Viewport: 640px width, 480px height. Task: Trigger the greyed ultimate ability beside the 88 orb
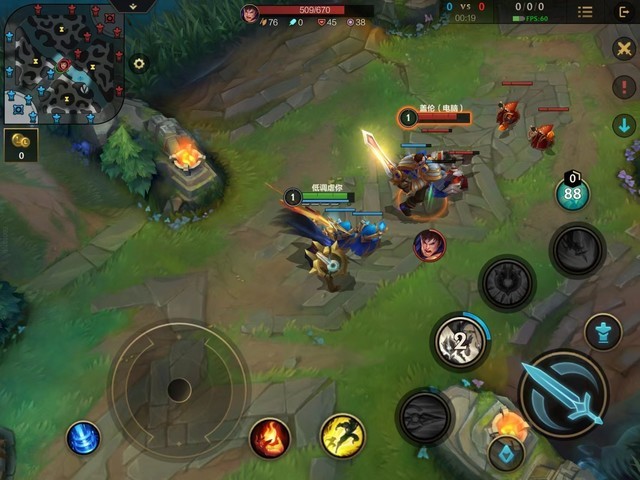tap(577, 250)
